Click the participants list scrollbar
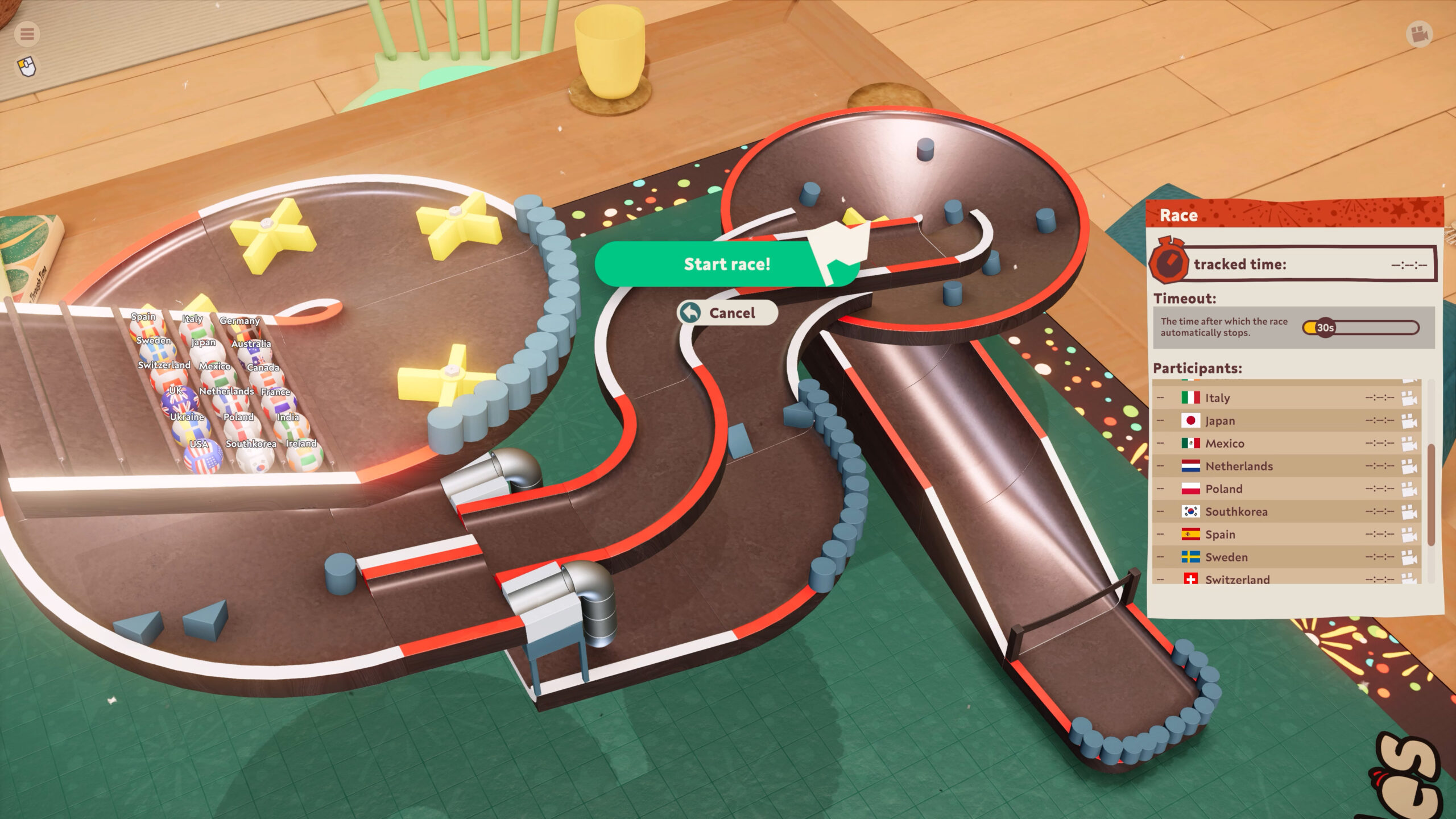This screenshot has height=819, width=1456. click(1431, 495)
